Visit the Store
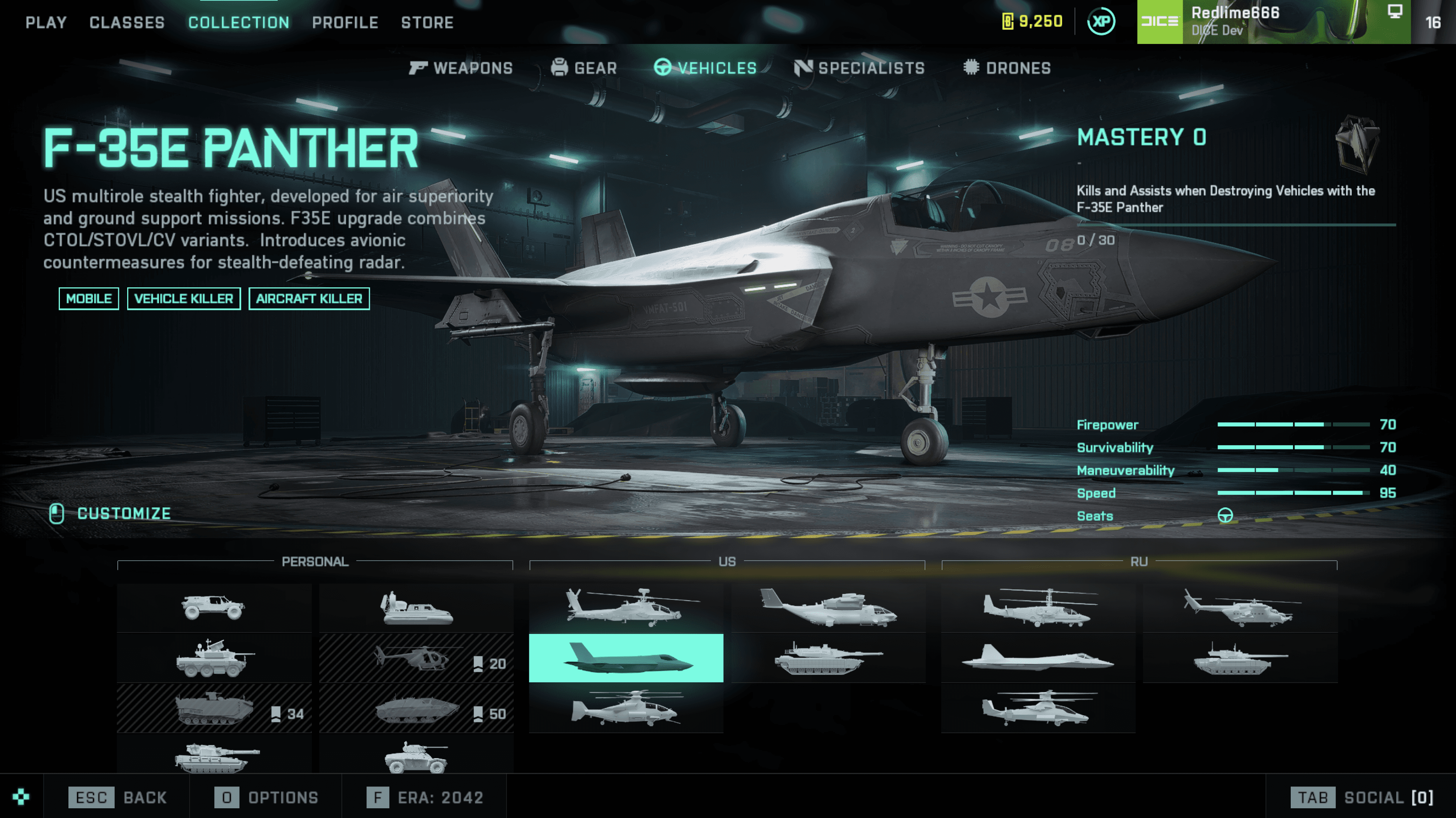 point(427,23)
